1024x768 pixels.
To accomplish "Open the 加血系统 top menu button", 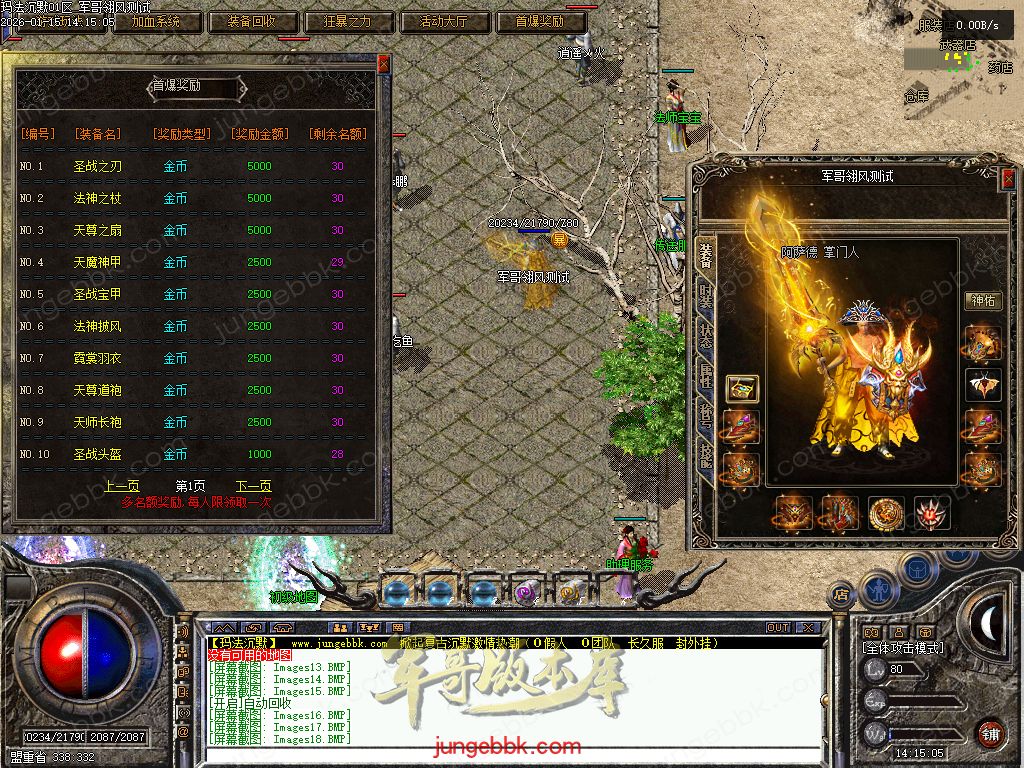I will (156, 21).
